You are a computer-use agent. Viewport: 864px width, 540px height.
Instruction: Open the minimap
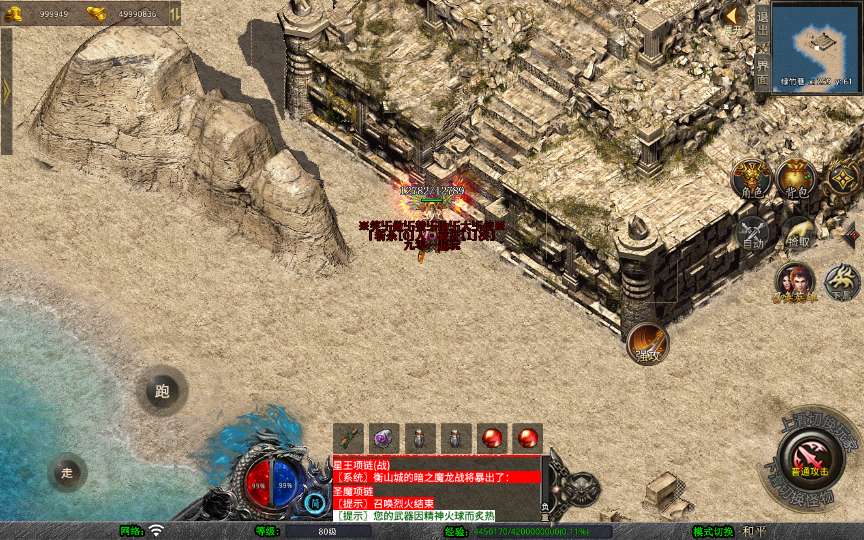coord(816,45)
